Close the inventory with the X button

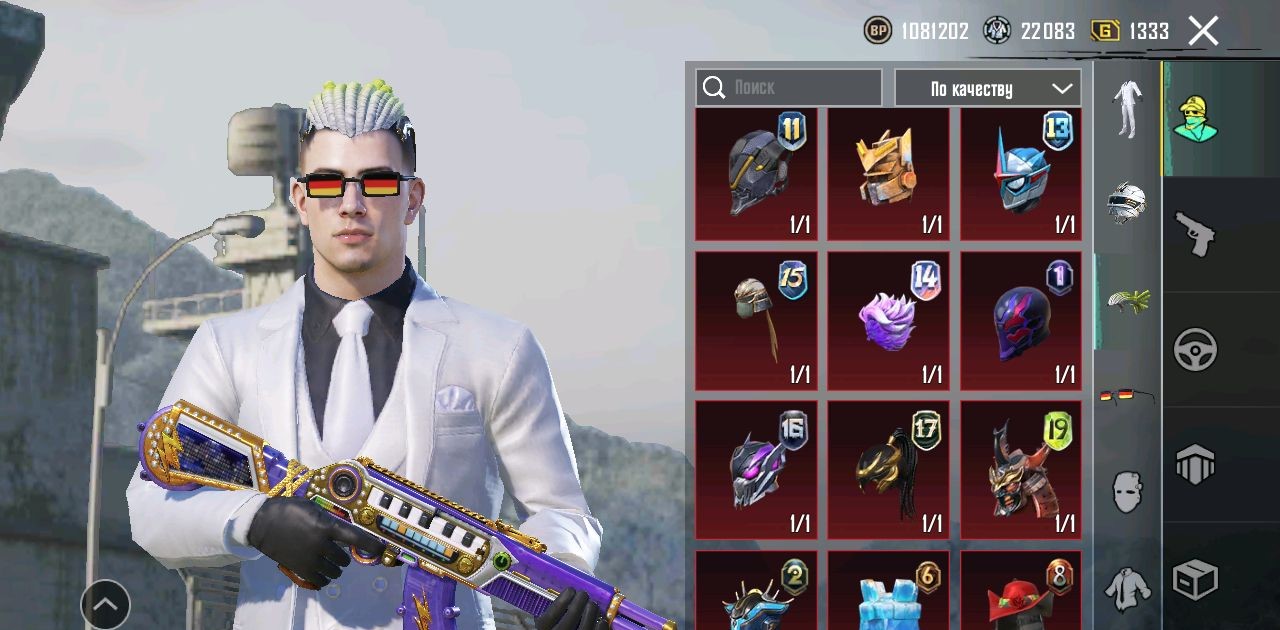pos(1203,31)
